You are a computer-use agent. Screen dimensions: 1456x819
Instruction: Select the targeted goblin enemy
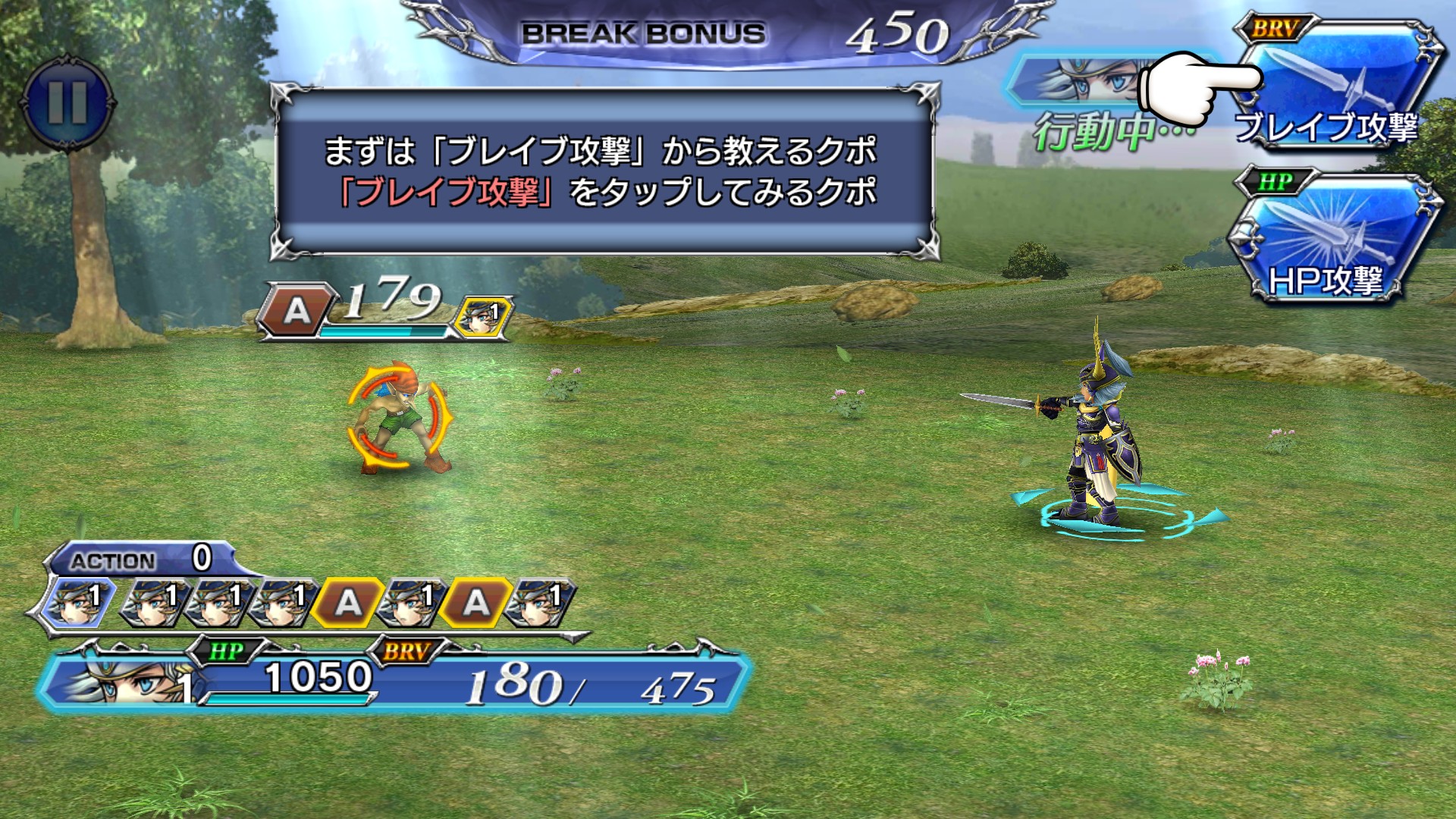tap(400, 417)
